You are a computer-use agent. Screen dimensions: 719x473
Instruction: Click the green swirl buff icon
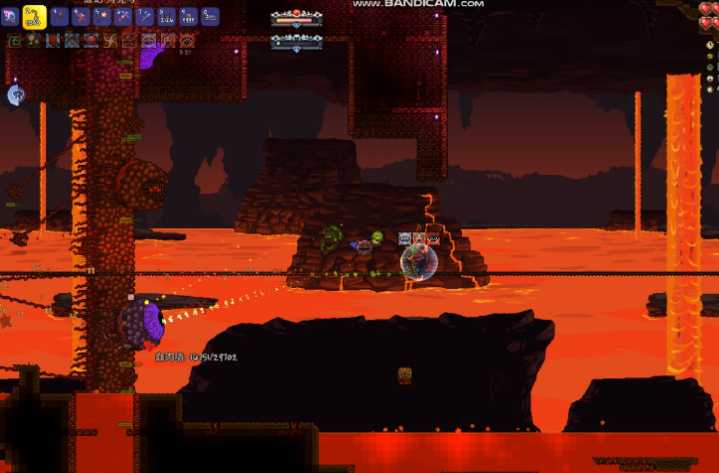pos(15,41)
